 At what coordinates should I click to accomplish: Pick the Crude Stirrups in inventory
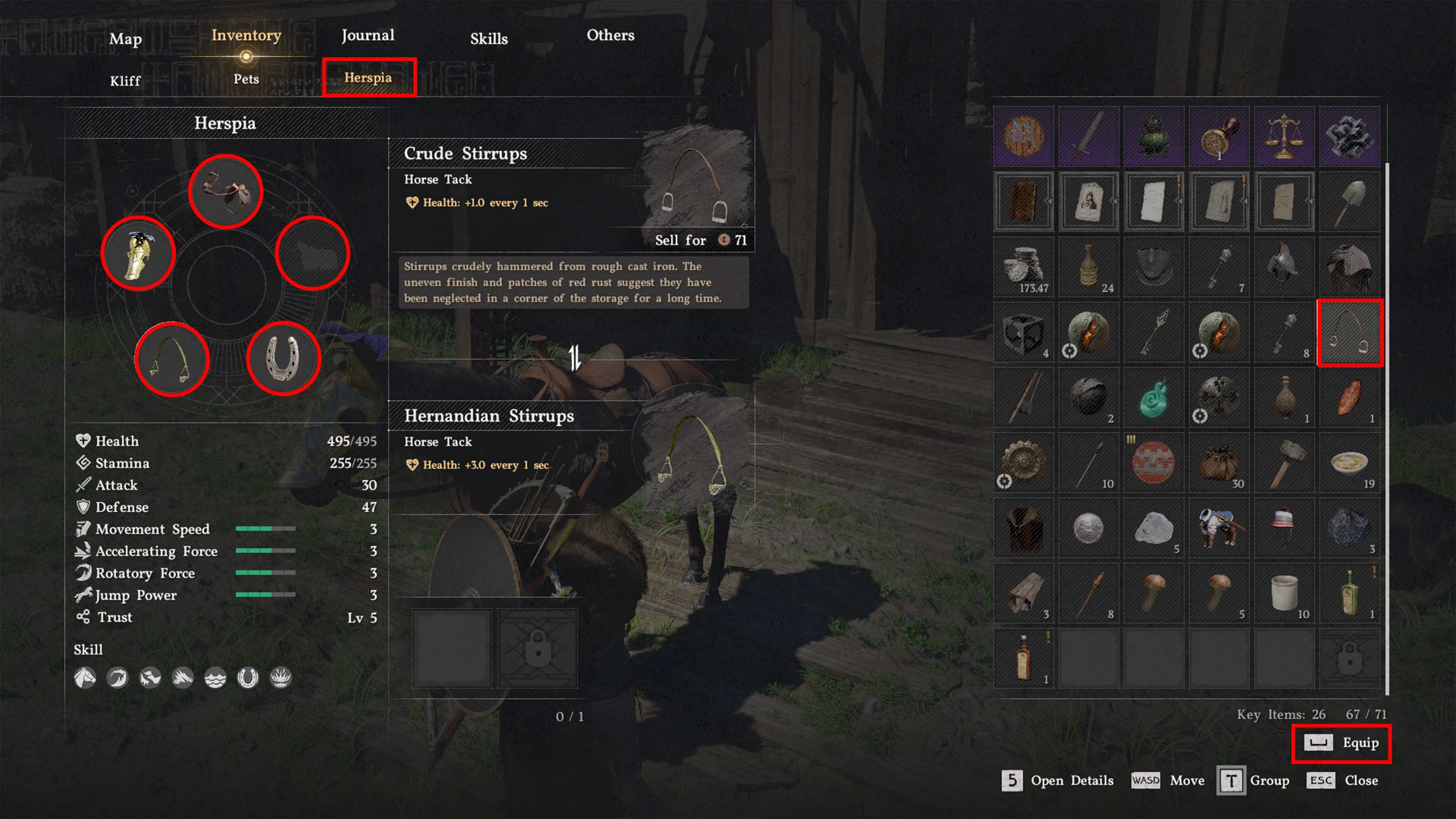coord(1350,333)
